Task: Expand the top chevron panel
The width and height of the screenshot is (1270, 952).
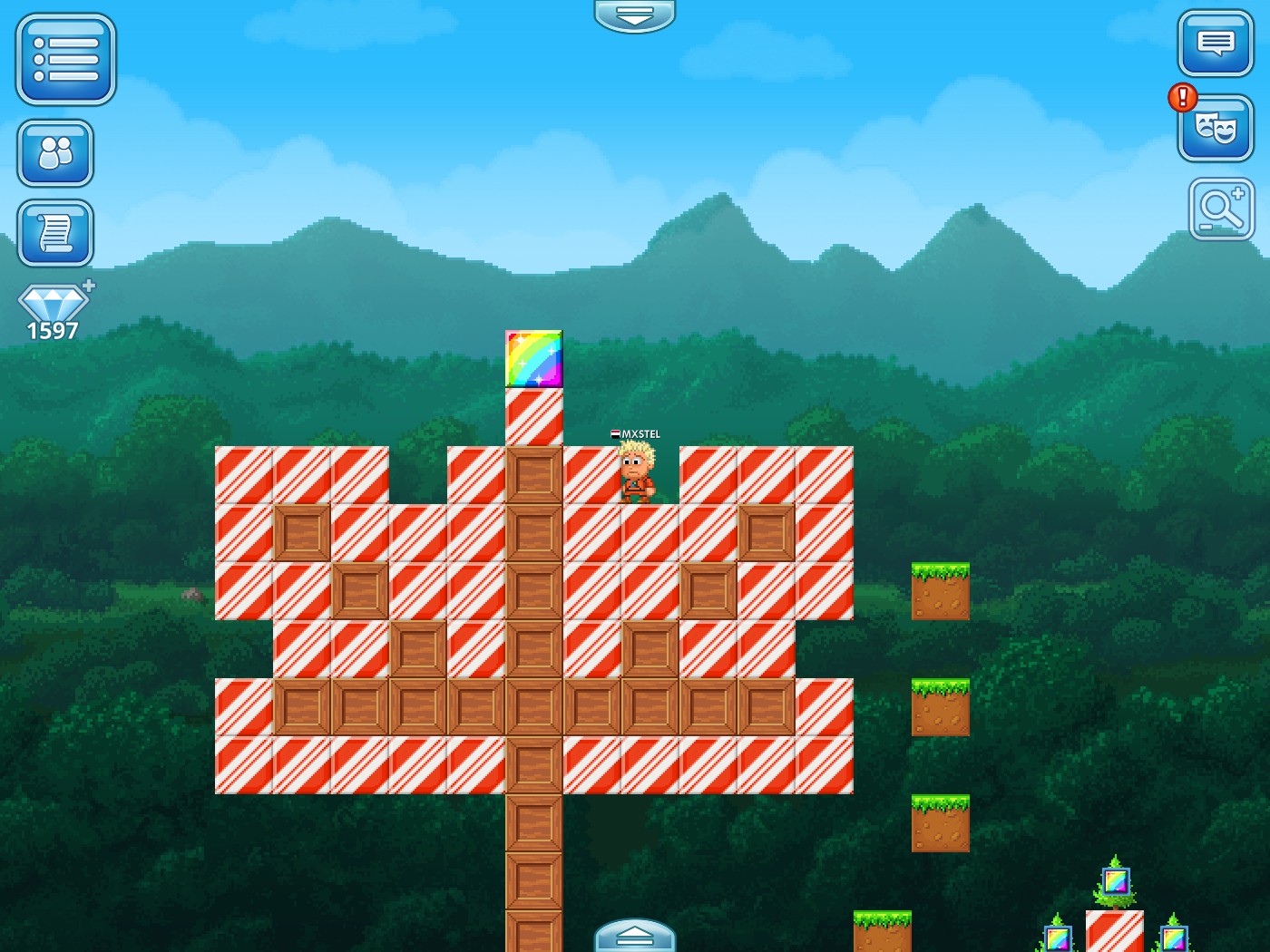Action: point(634,15)
